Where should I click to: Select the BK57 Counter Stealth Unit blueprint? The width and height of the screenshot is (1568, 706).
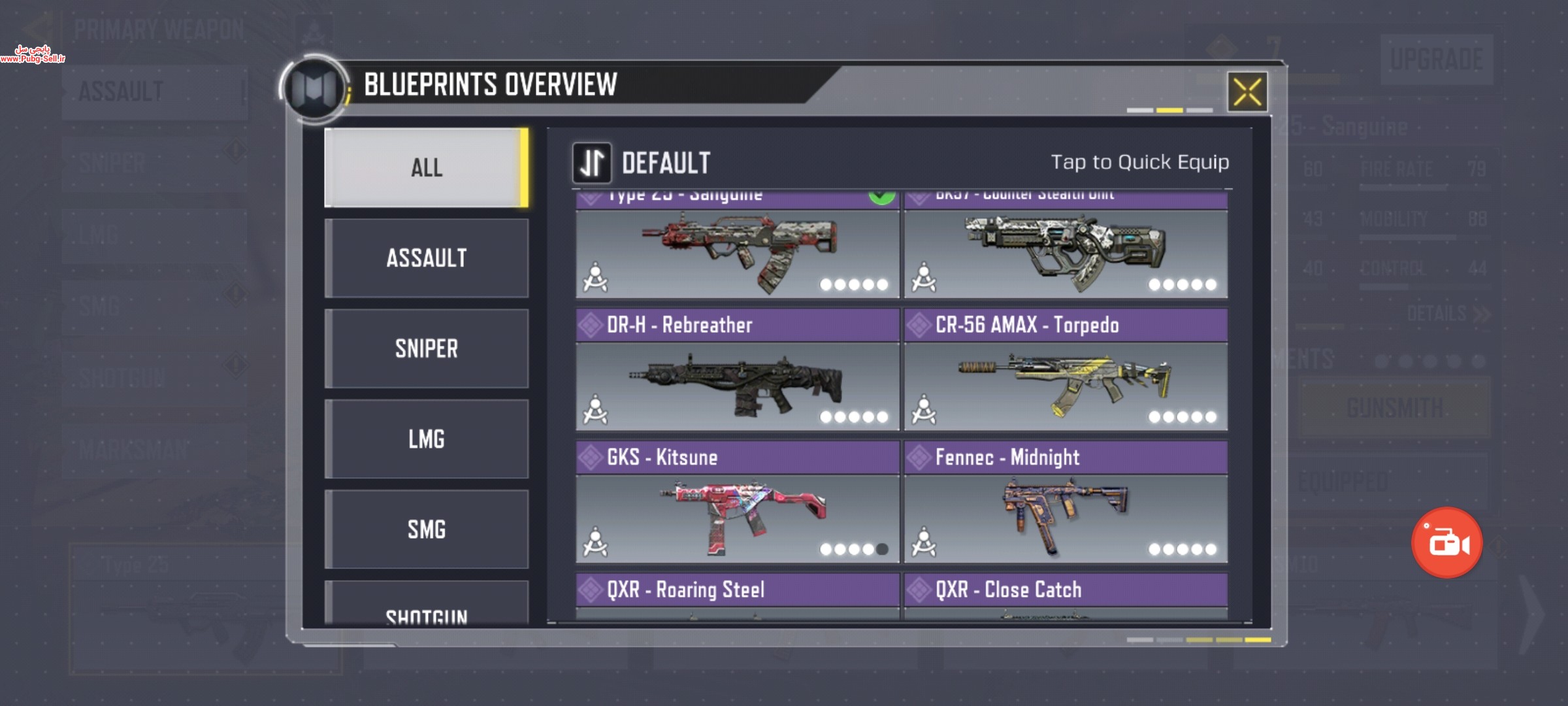1066,252
